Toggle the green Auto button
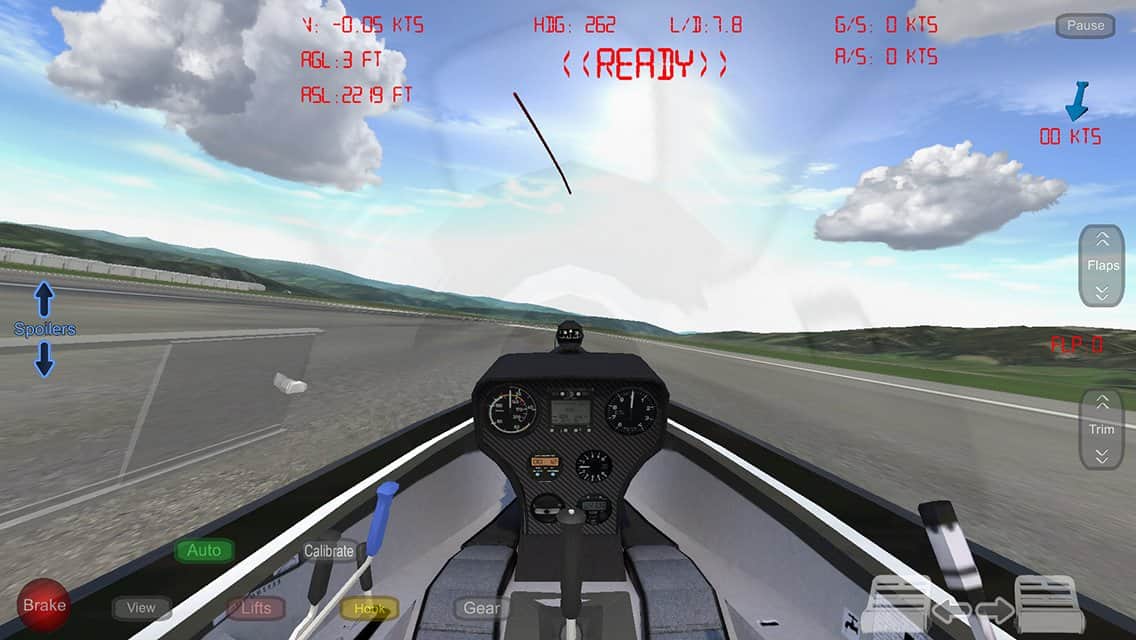Image resolution: width=1136 pixels, height=640 pixels. pos(204,550)
